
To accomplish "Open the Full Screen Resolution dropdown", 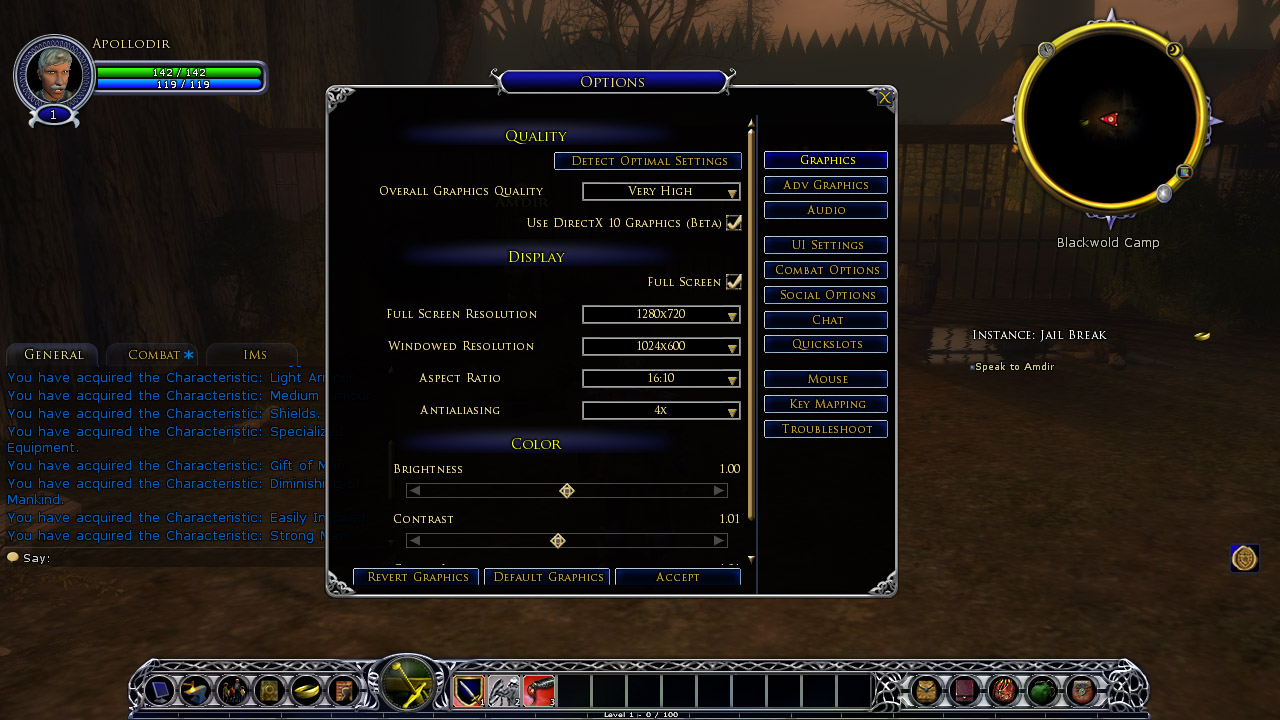I will pyautogui.click(x=661, y=315).
